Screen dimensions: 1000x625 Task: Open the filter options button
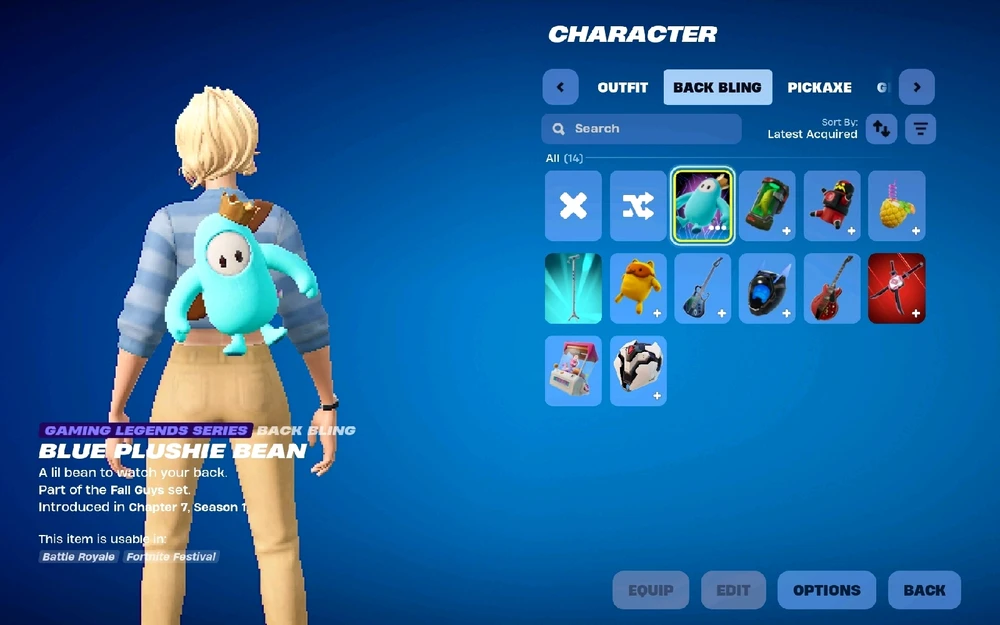(920, 129)
